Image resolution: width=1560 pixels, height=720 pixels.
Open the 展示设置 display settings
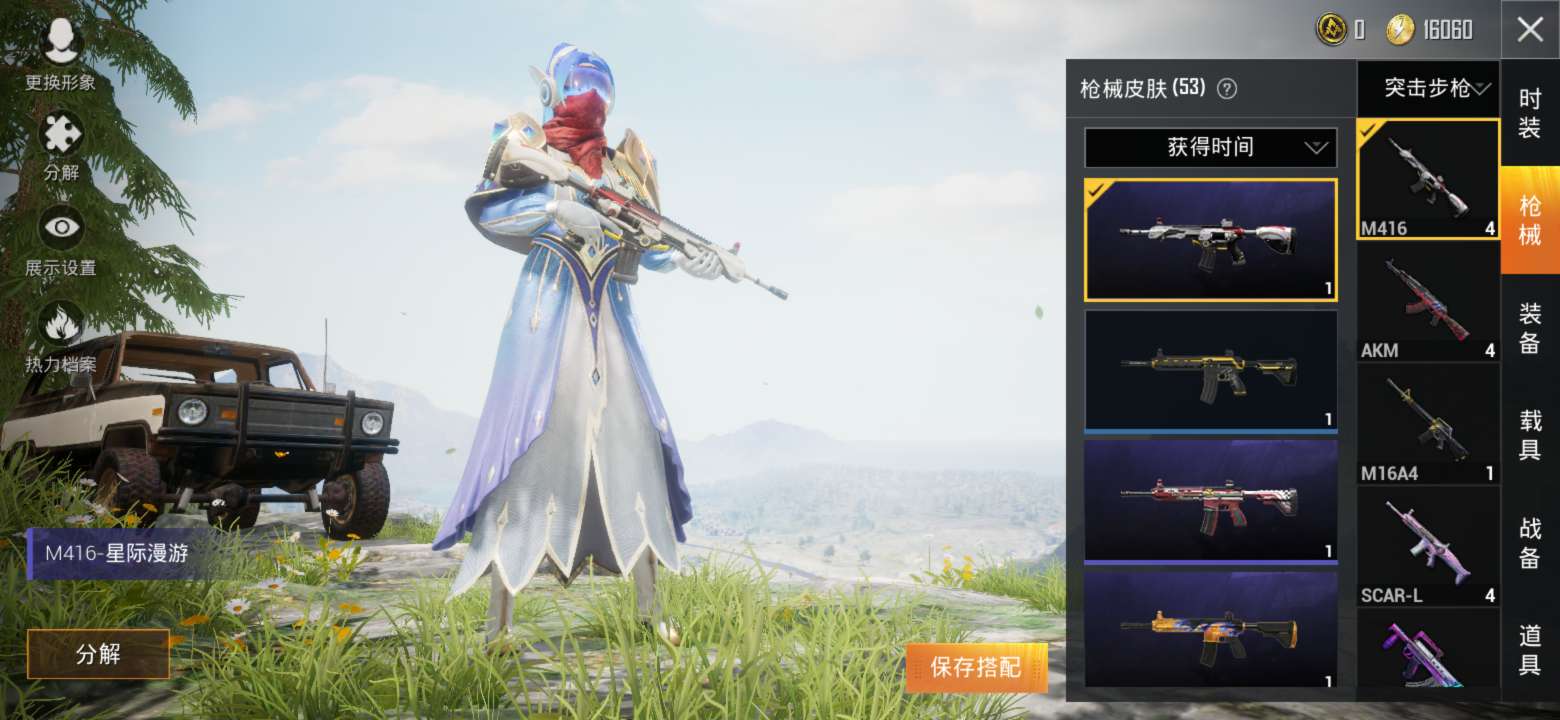point(61,240)
